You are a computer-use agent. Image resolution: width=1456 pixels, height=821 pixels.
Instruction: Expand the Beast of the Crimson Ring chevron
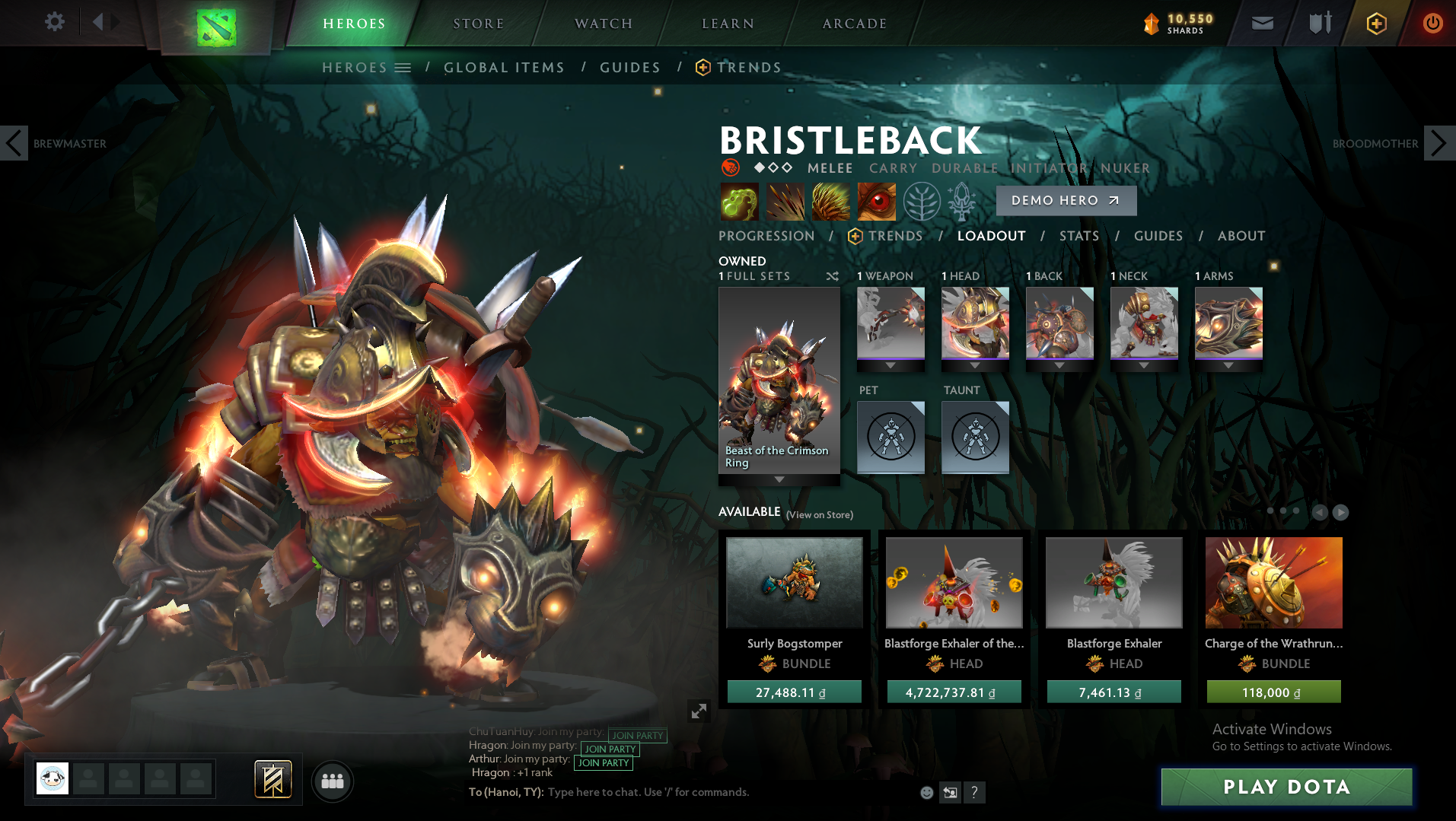779,479
